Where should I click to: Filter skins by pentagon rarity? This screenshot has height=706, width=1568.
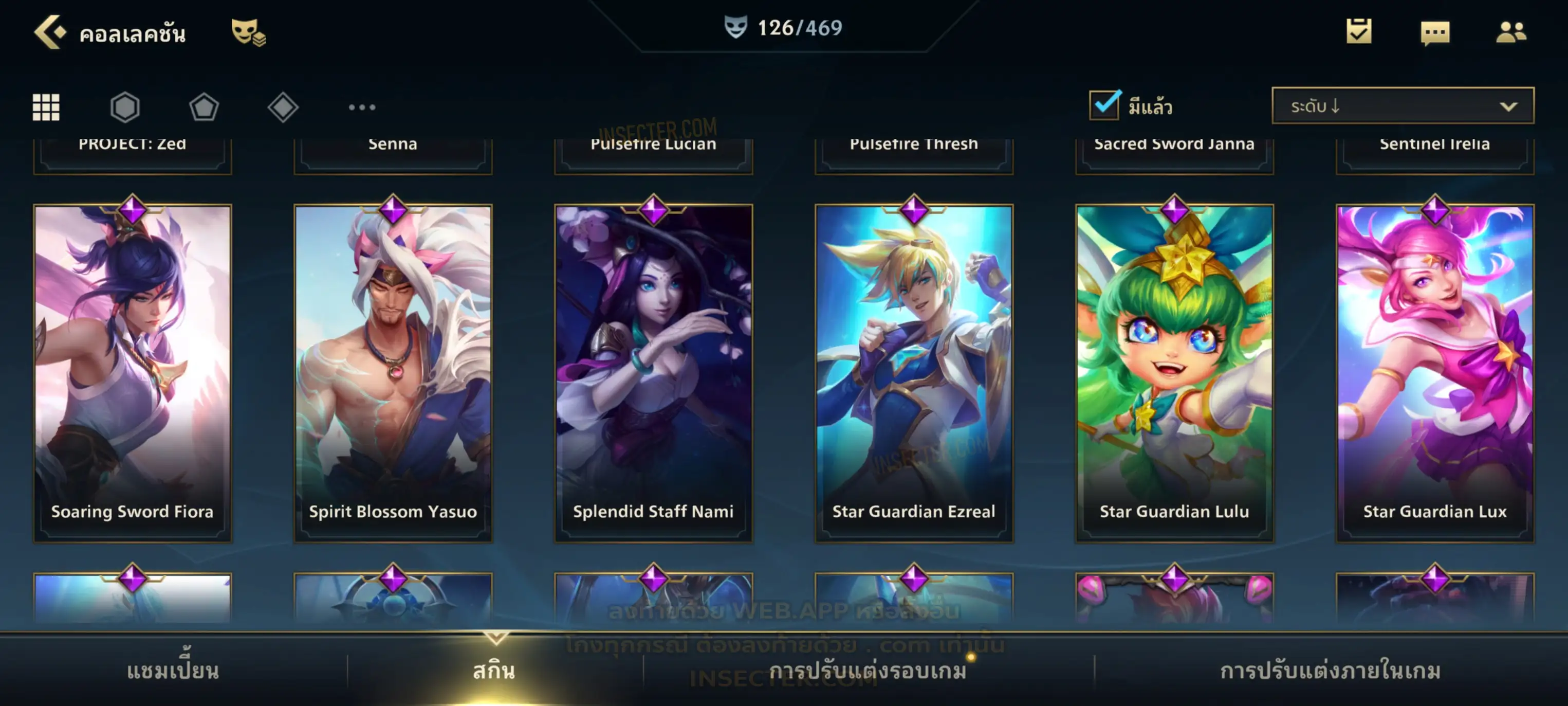tap(204, 107)
